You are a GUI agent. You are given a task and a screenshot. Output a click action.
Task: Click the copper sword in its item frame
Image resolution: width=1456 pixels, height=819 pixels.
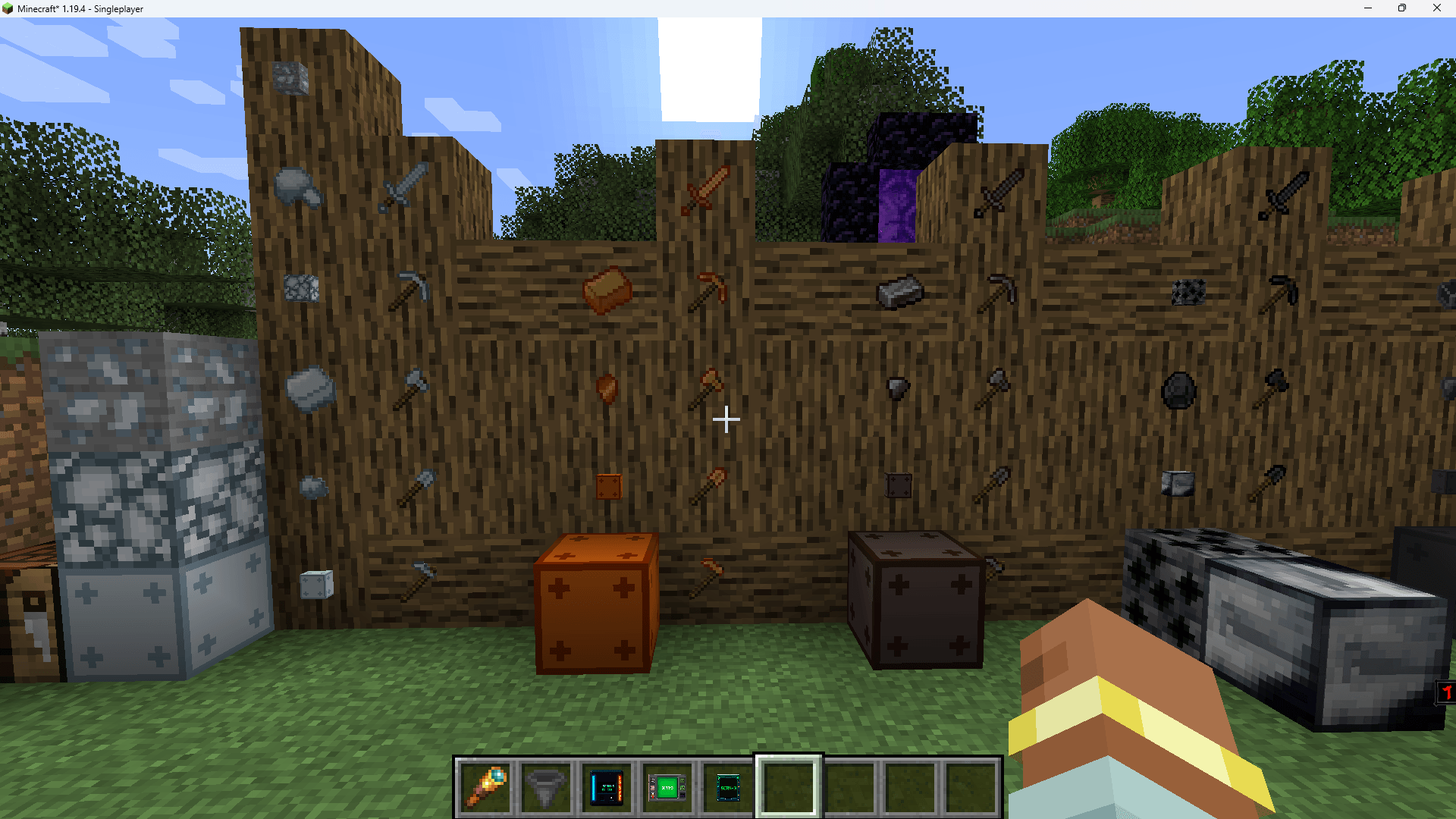tap(703, 191)
